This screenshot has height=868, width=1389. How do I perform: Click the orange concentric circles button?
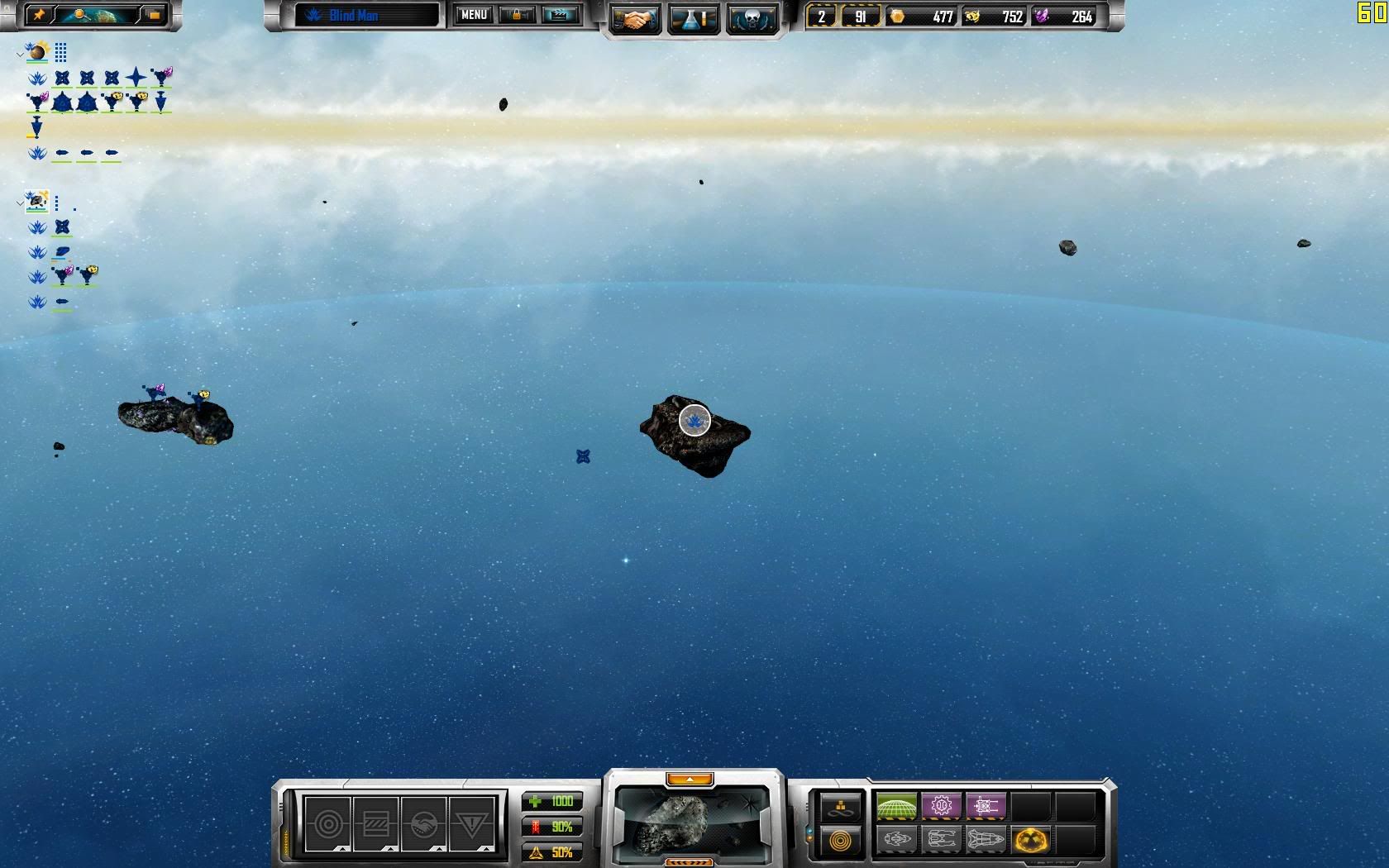click(840, 842)
